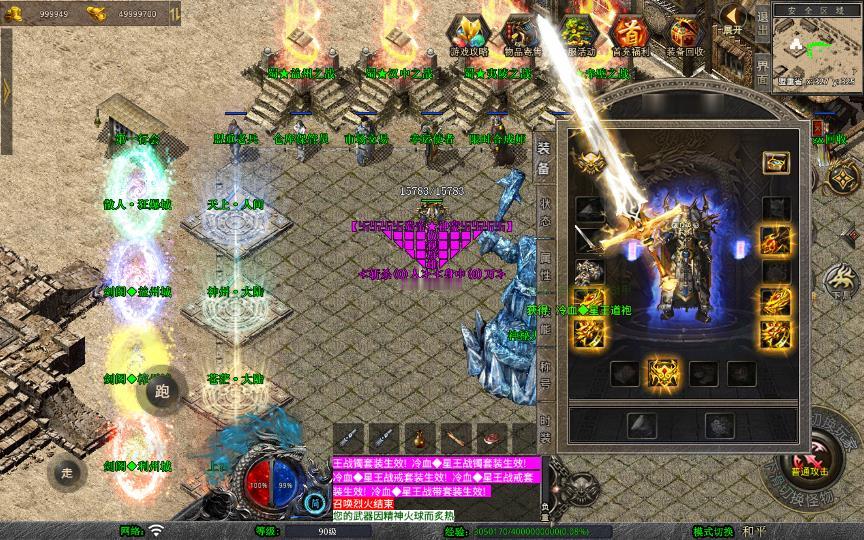This screenshot has width=864, height=540.
Task: Click the treasure chest icon in character panel
Action: click(775, 163)
